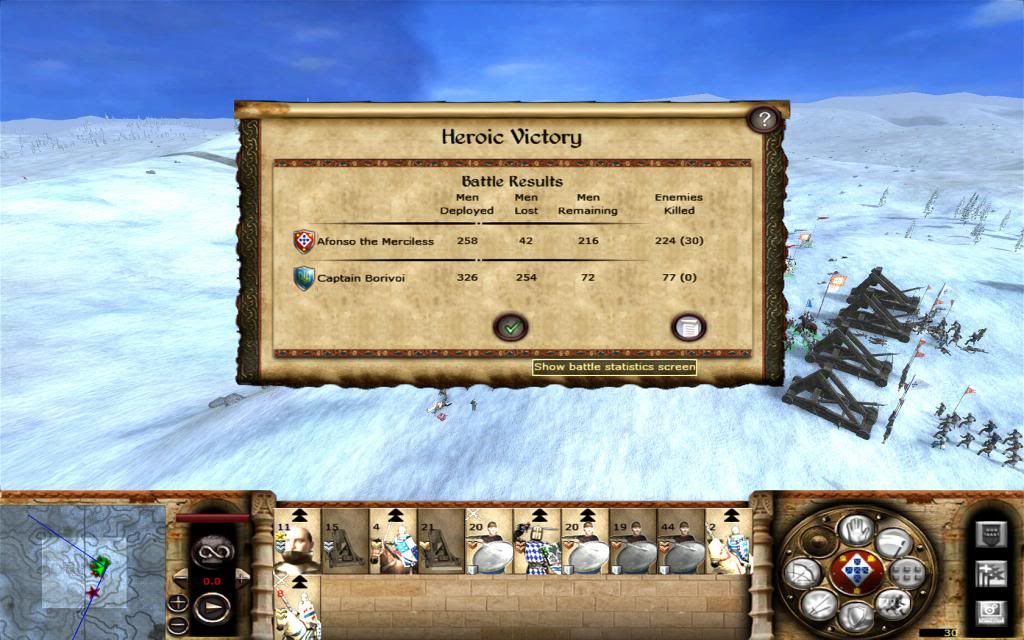Screen dimensions: 1024x640
Task: Open help with the question mark button
Action: 764,120
